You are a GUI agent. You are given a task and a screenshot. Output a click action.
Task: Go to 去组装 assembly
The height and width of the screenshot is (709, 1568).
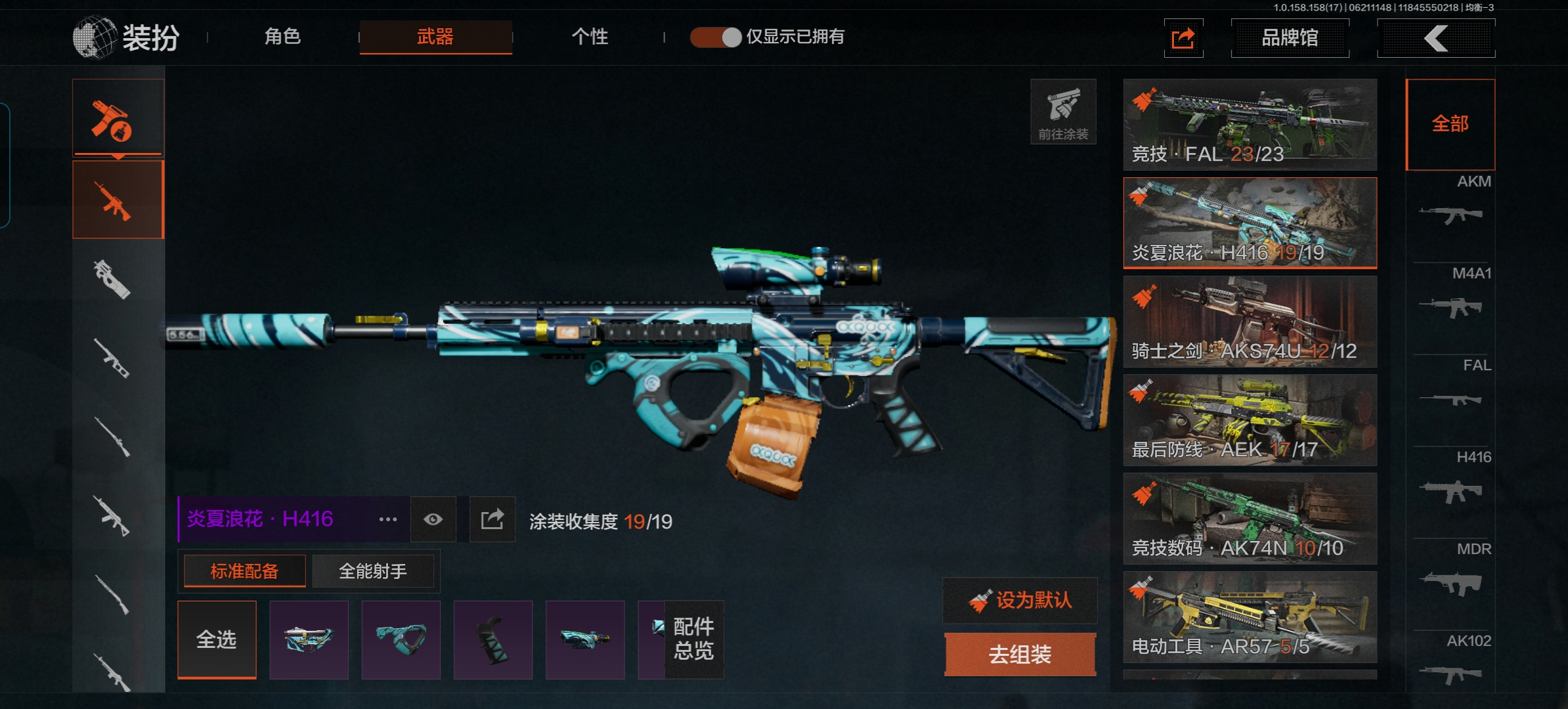[1020, 654]
